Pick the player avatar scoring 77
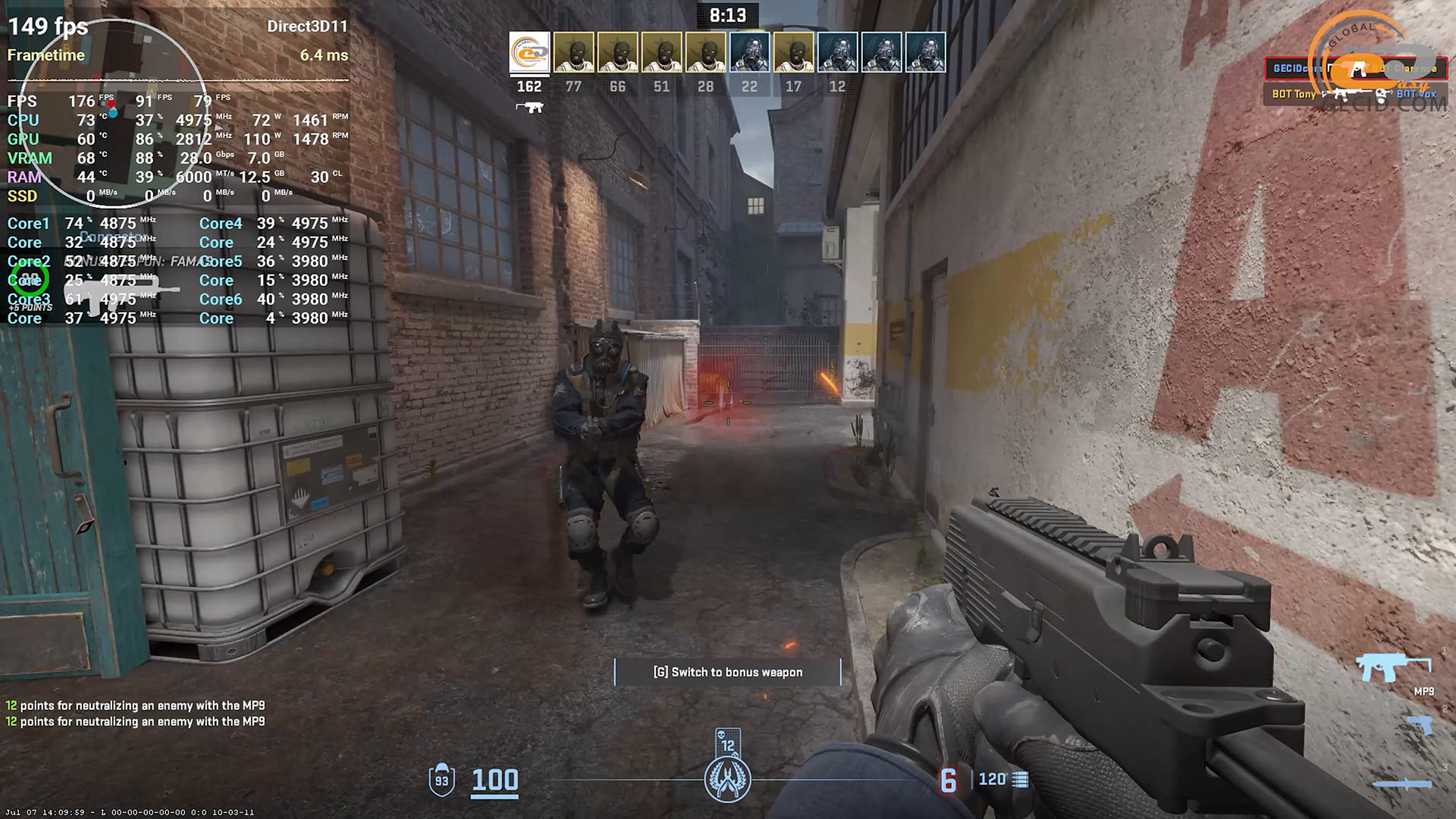The width and height of the screenshot is (1456, 819). [573, 52]
